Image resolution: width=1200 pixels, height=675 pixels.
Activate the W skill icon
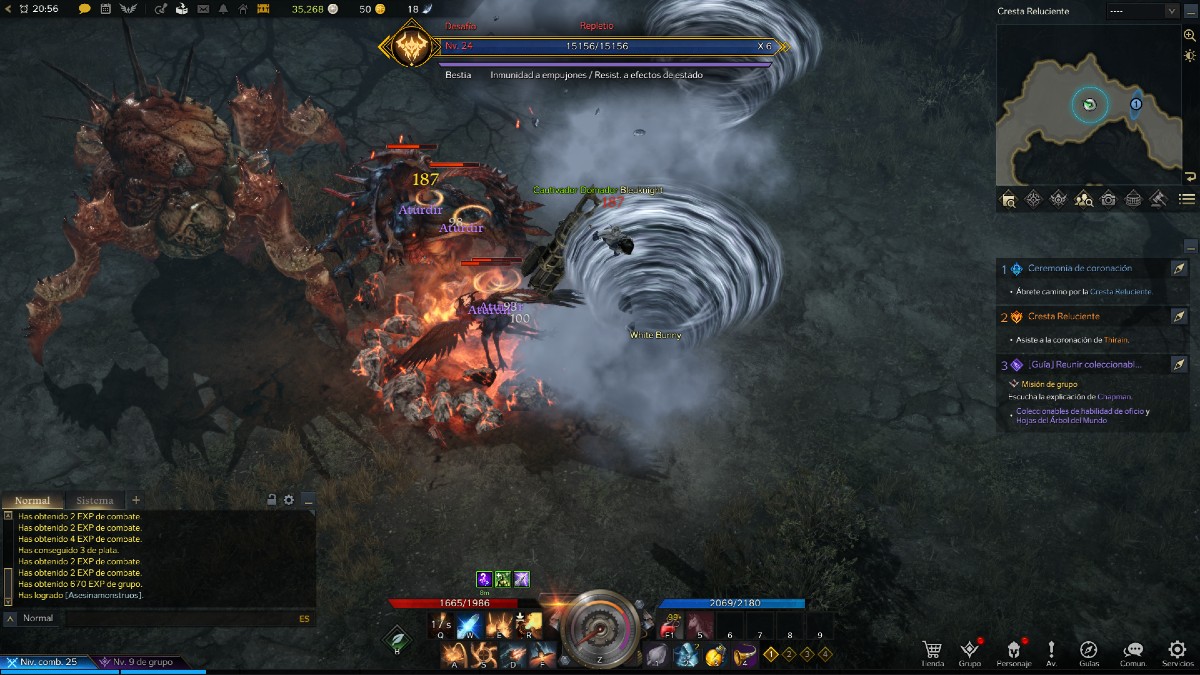point(469,627)
